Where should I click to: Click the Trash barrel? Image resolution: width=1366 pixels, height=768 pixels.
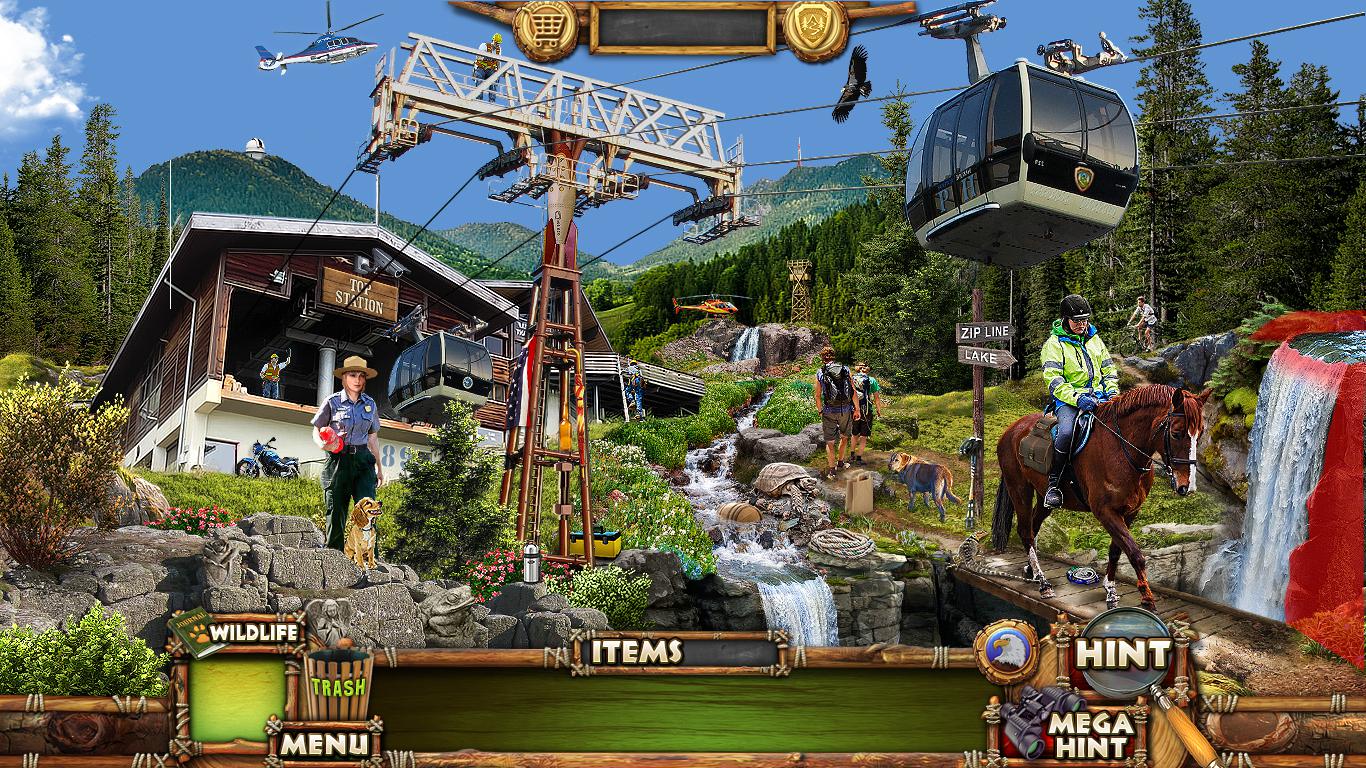[338, 684]
